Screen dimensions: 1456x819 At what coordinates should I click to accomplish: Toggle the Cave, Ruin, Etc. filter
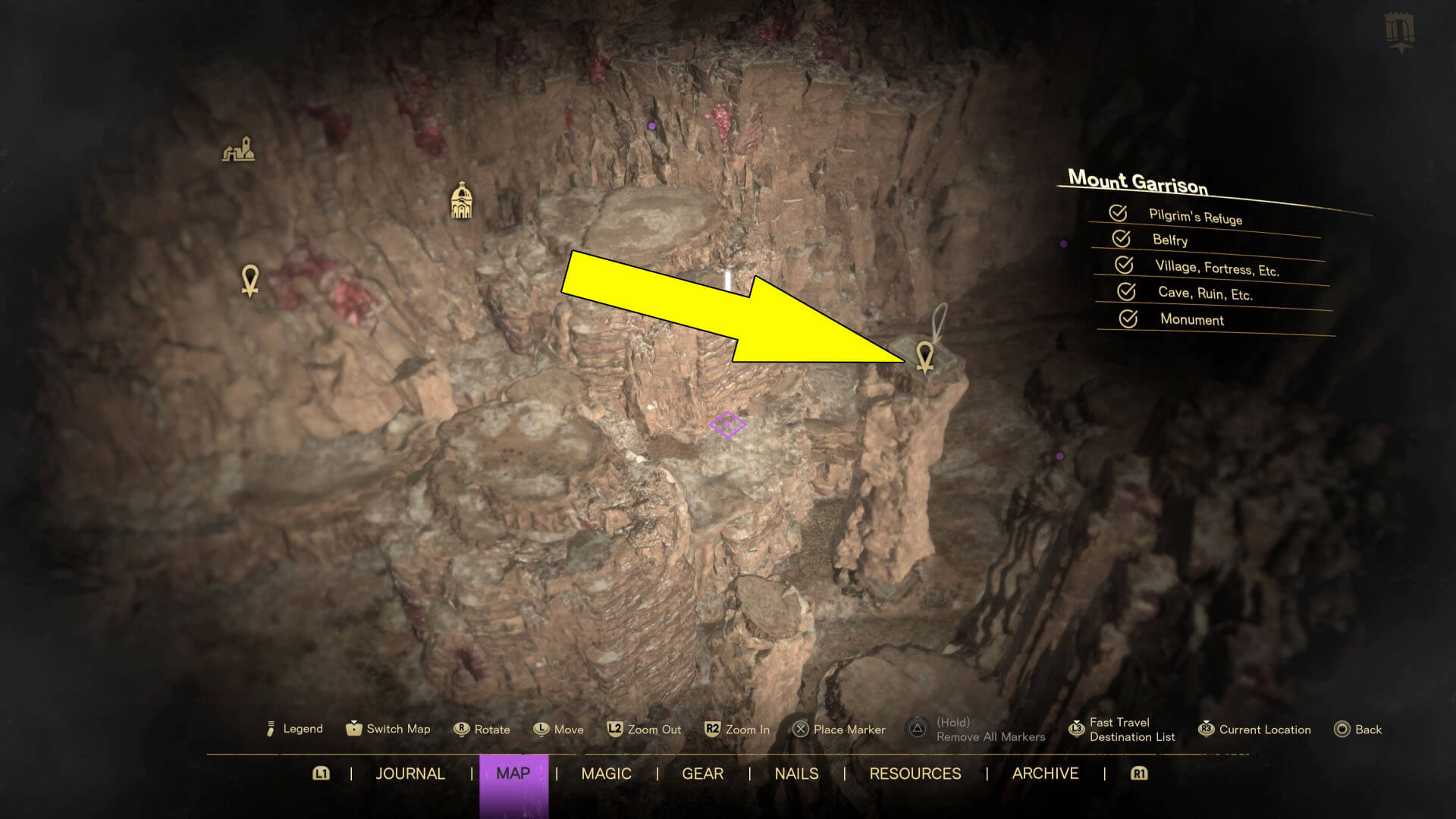[x=1126, y=291]
